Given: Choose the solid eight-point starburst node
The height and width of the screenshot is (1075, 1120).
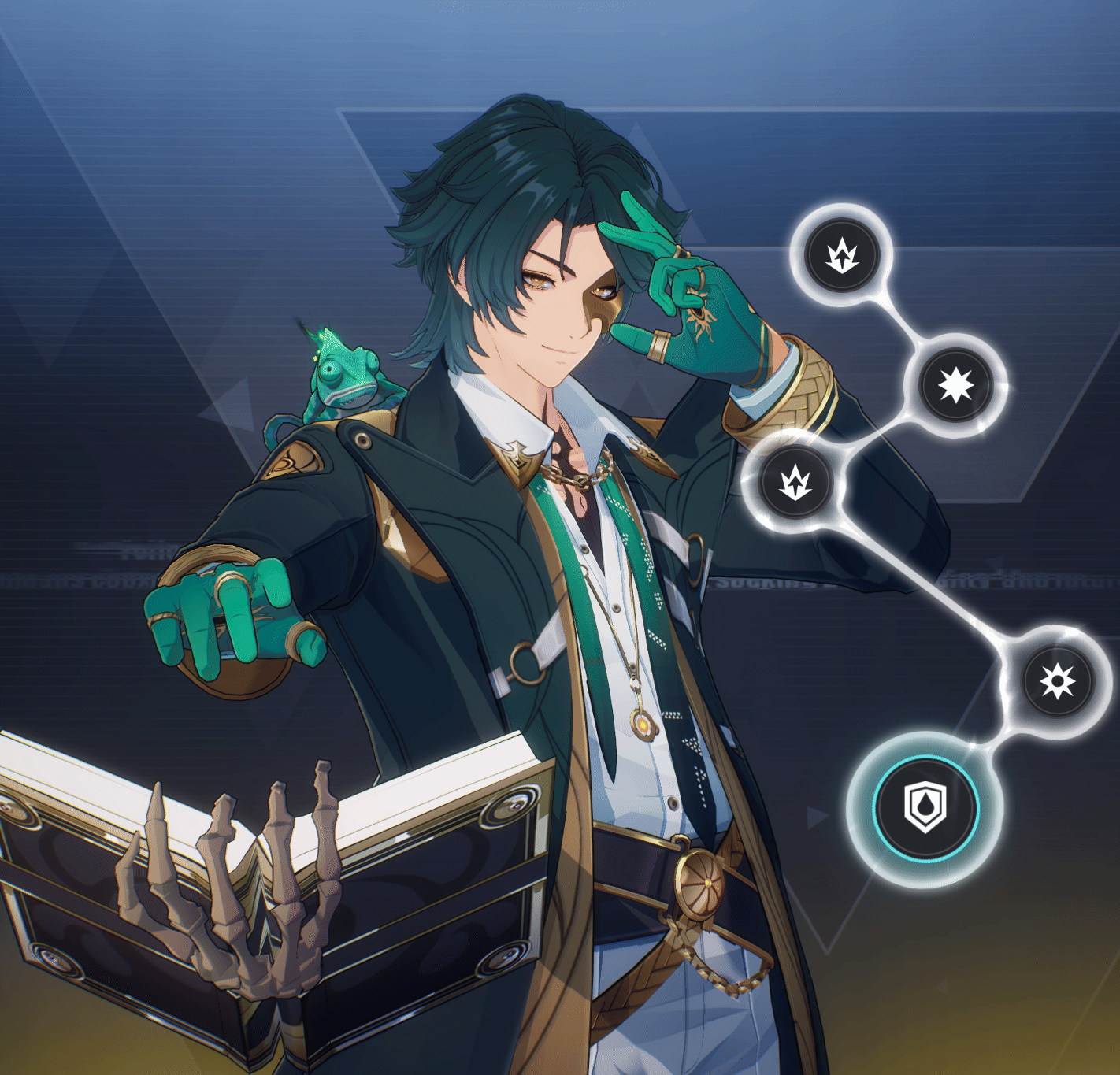Looking at the screenshot, I should click(x=957, y=385).
